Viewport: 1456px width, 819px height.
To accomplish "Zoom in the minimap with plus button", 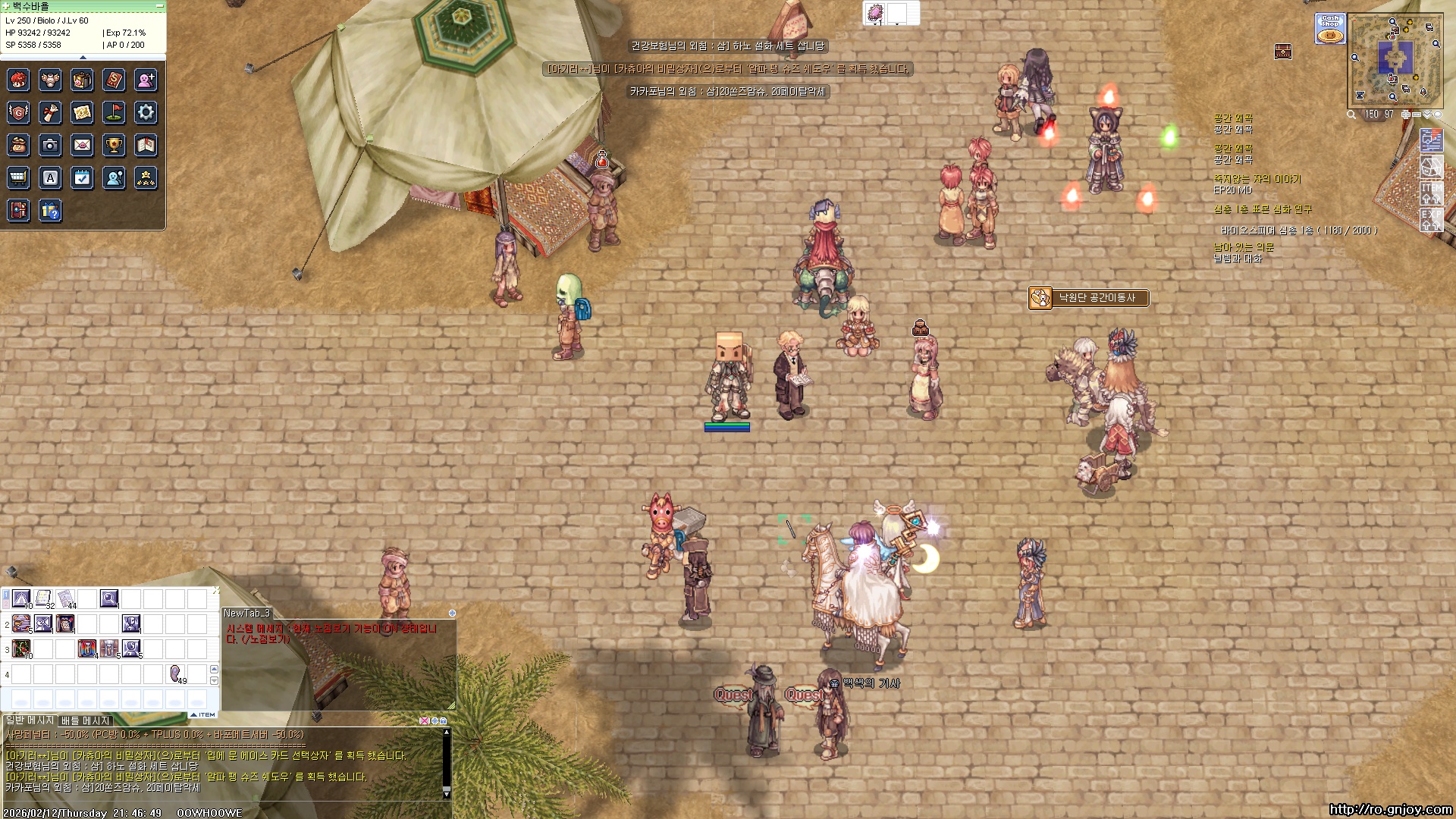I will pos(1405,115).
